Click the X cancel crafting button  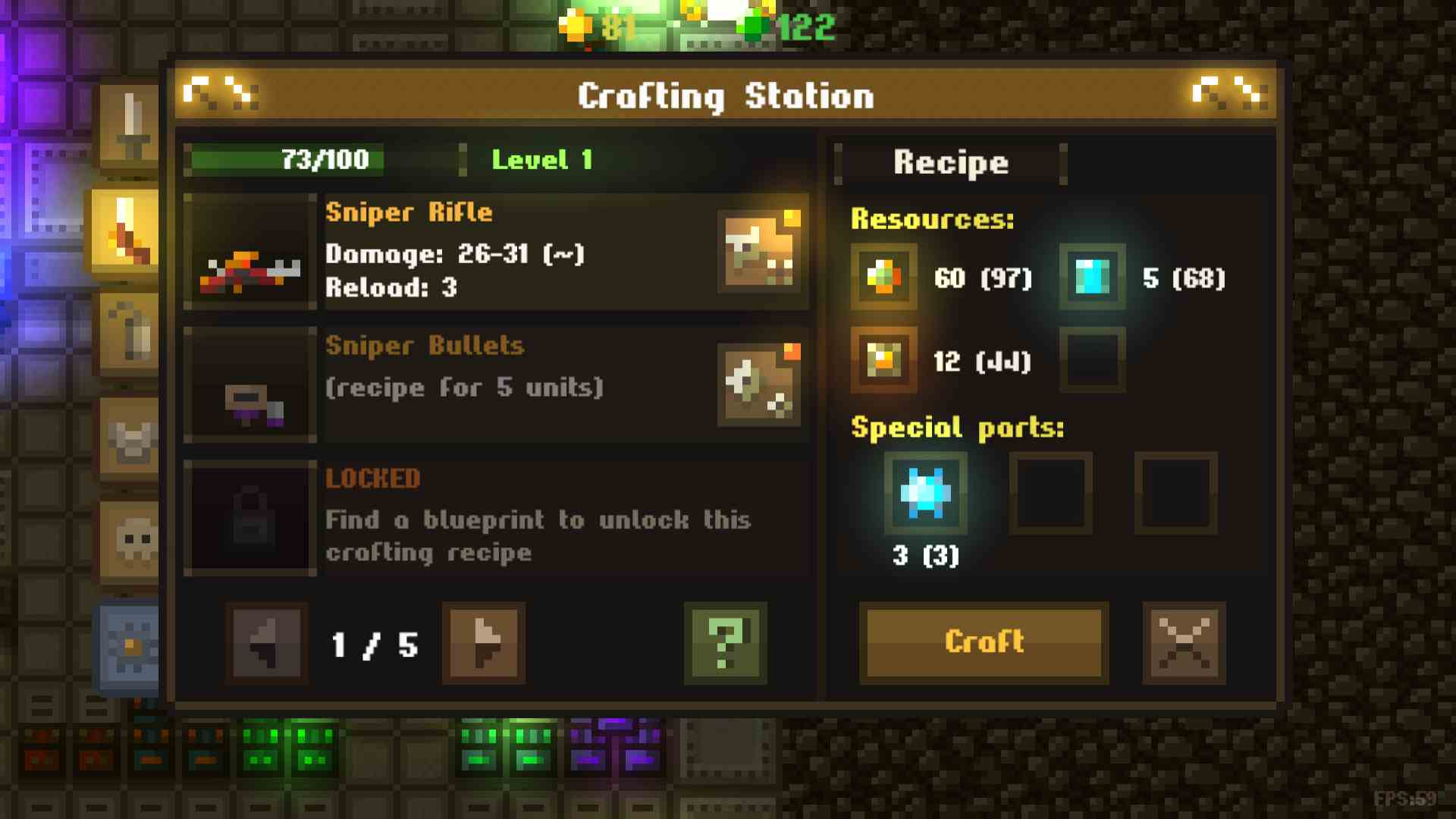1183,642
